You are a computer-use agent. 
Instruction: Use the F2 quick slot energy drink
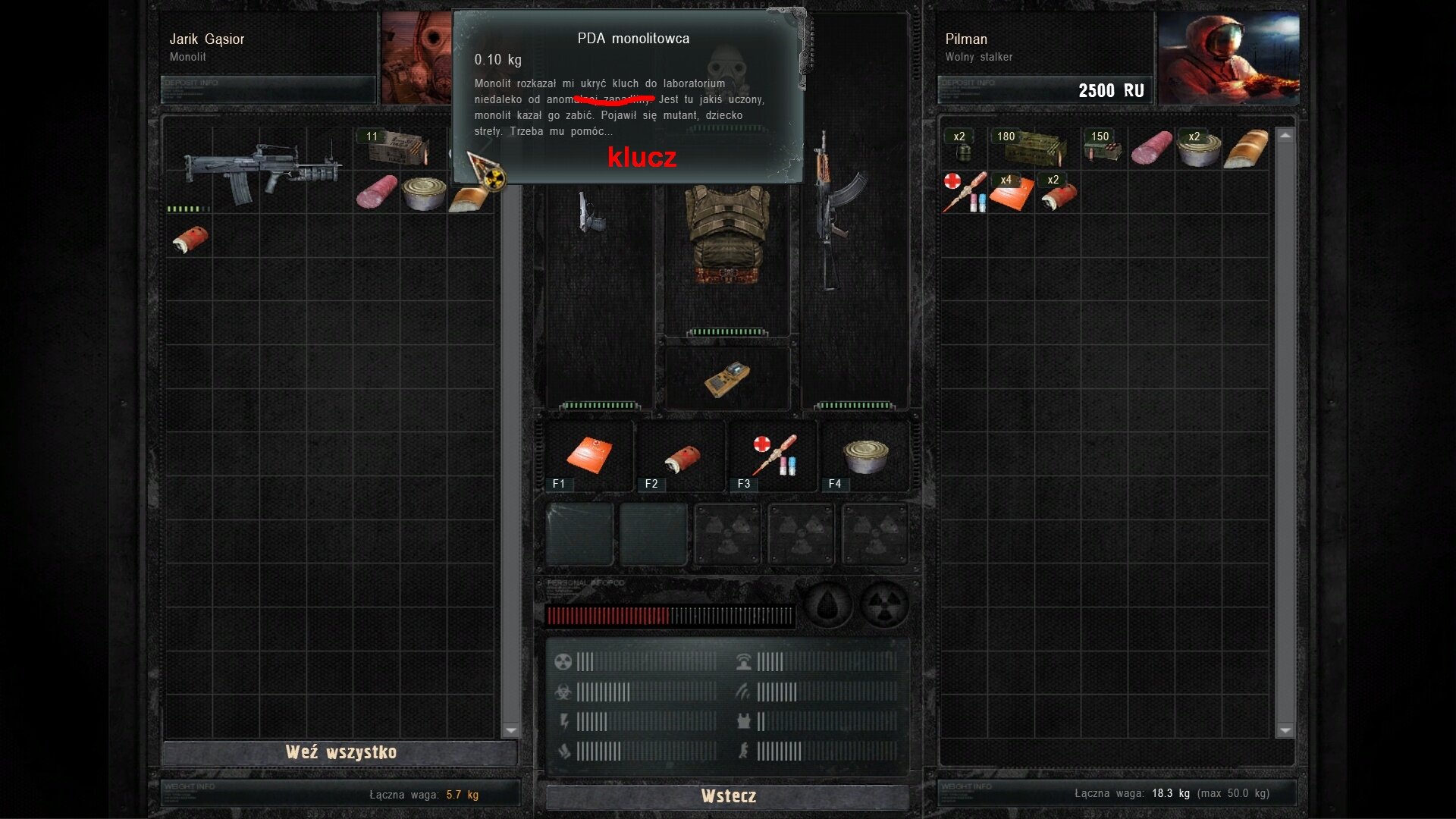[681, 457]
